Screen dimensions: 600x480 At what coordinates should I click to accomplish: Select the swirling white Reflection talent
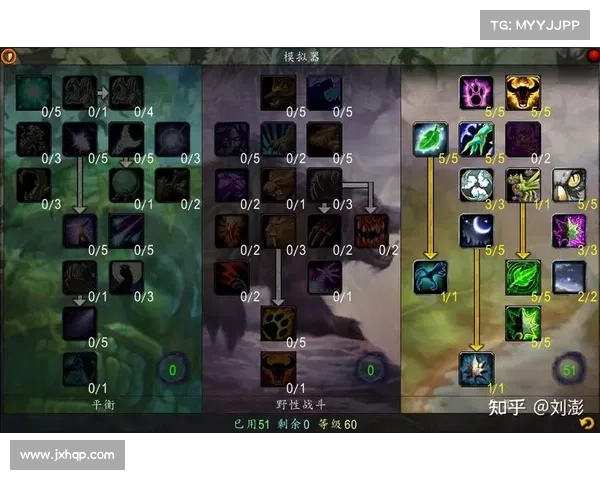click(475, 184)
